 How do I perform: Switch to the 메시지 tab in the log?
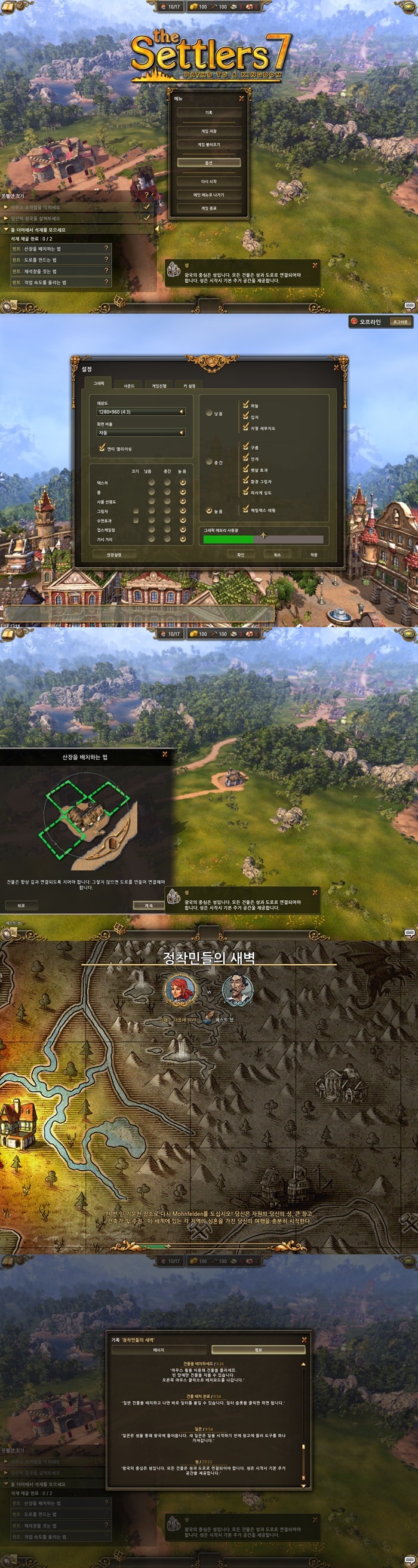point(159,1349)
